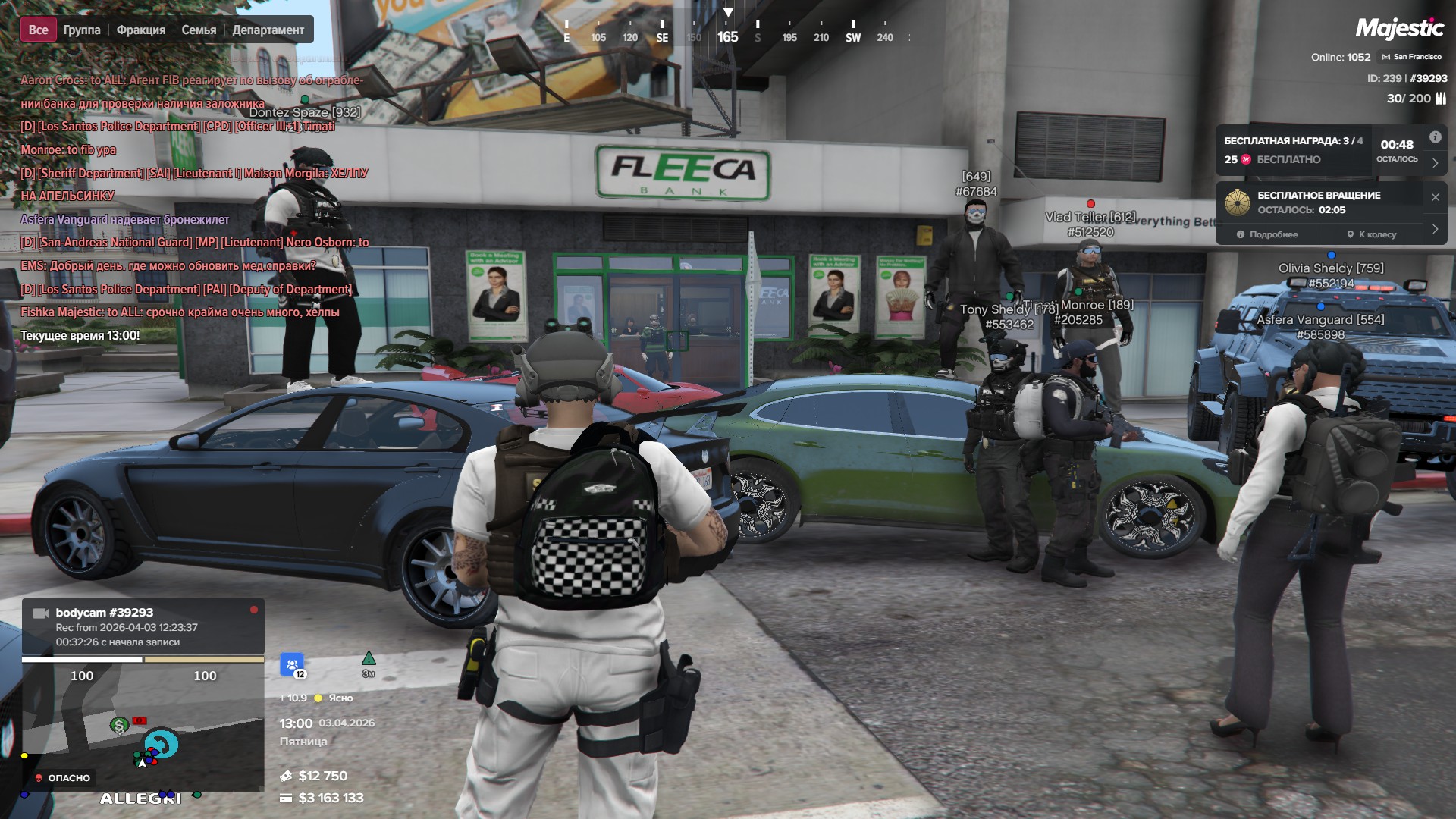Click the green warning triangle icon

pyautogui.click(x=369, y=659)
